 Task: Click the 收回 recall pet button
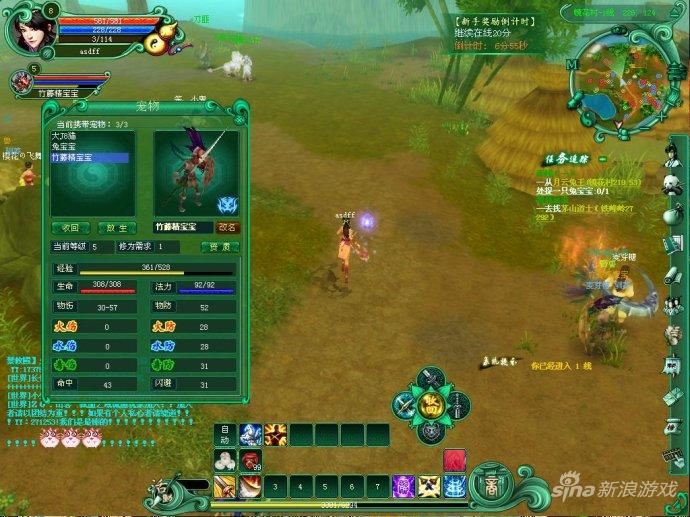coord(71,227)
